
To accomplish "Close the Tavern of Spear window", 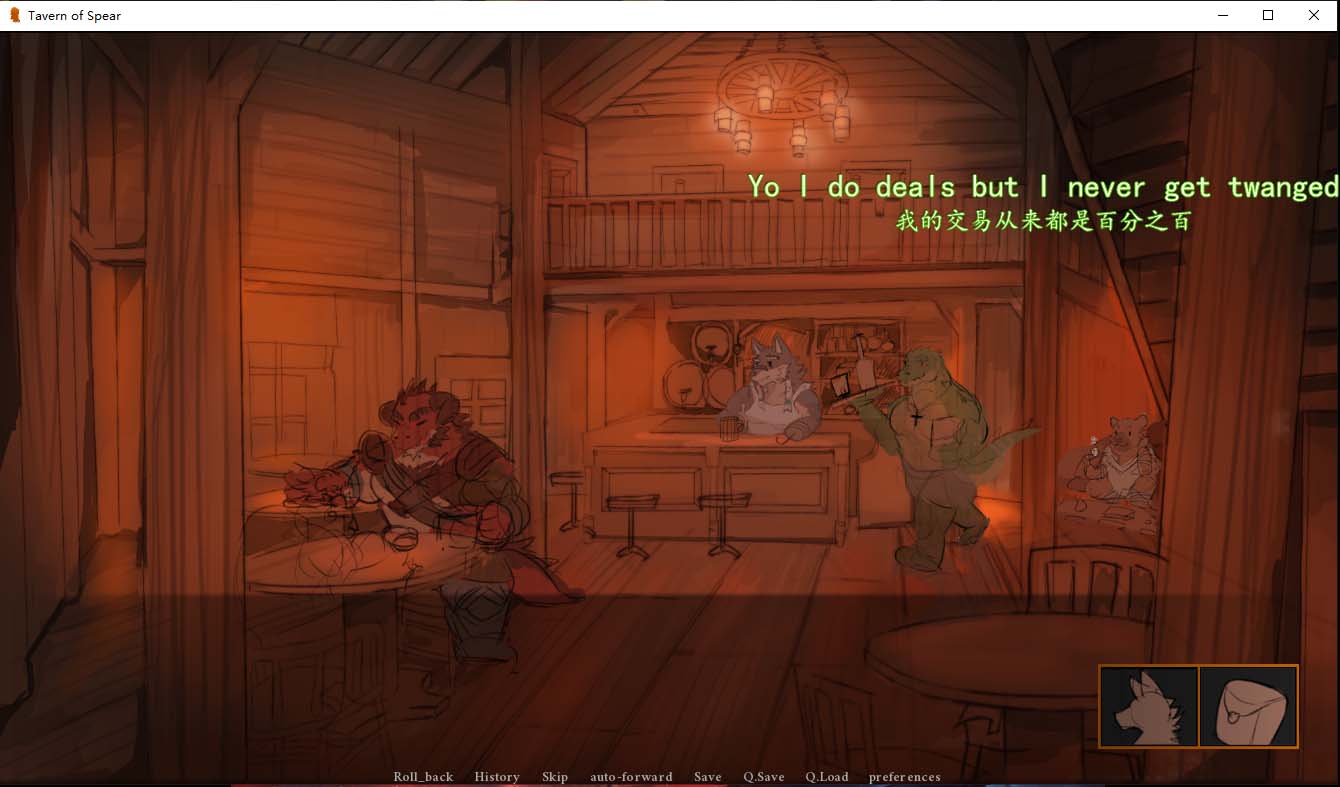I will tap(1313, 15).
